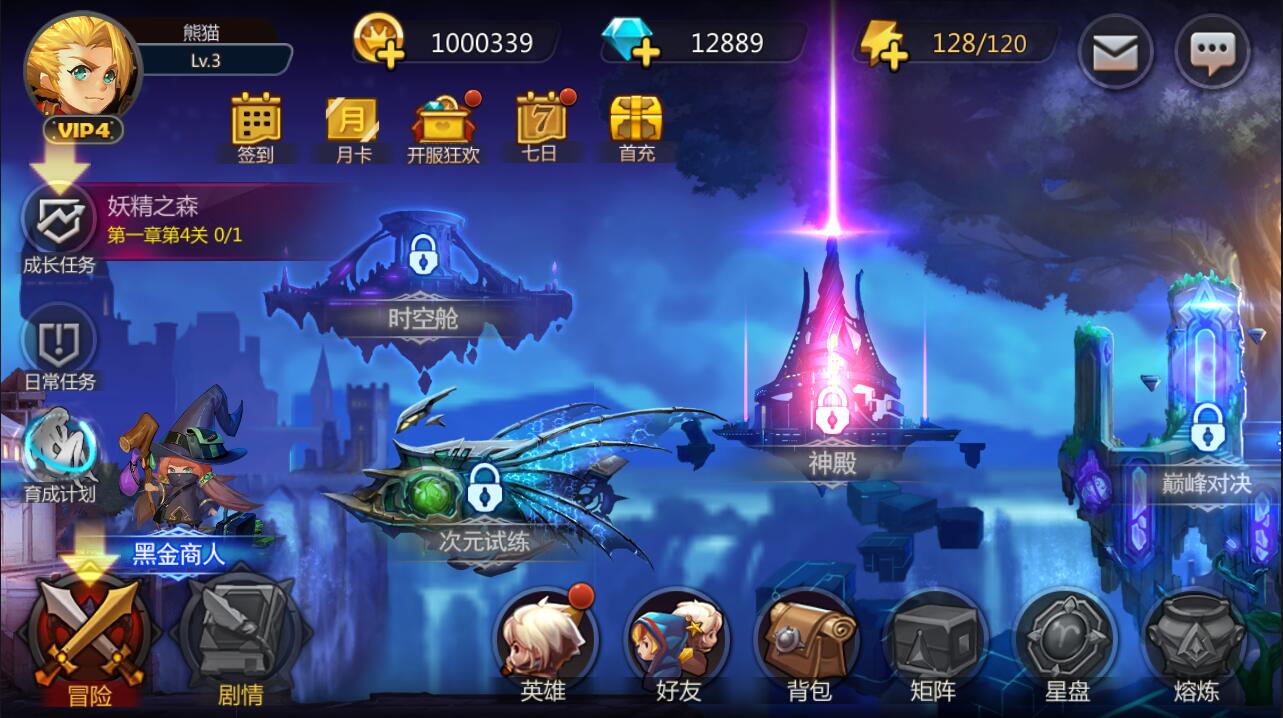Open the 日常任务 daily quests
This screenshot has height=718, width=1283.
pos(59,345)
